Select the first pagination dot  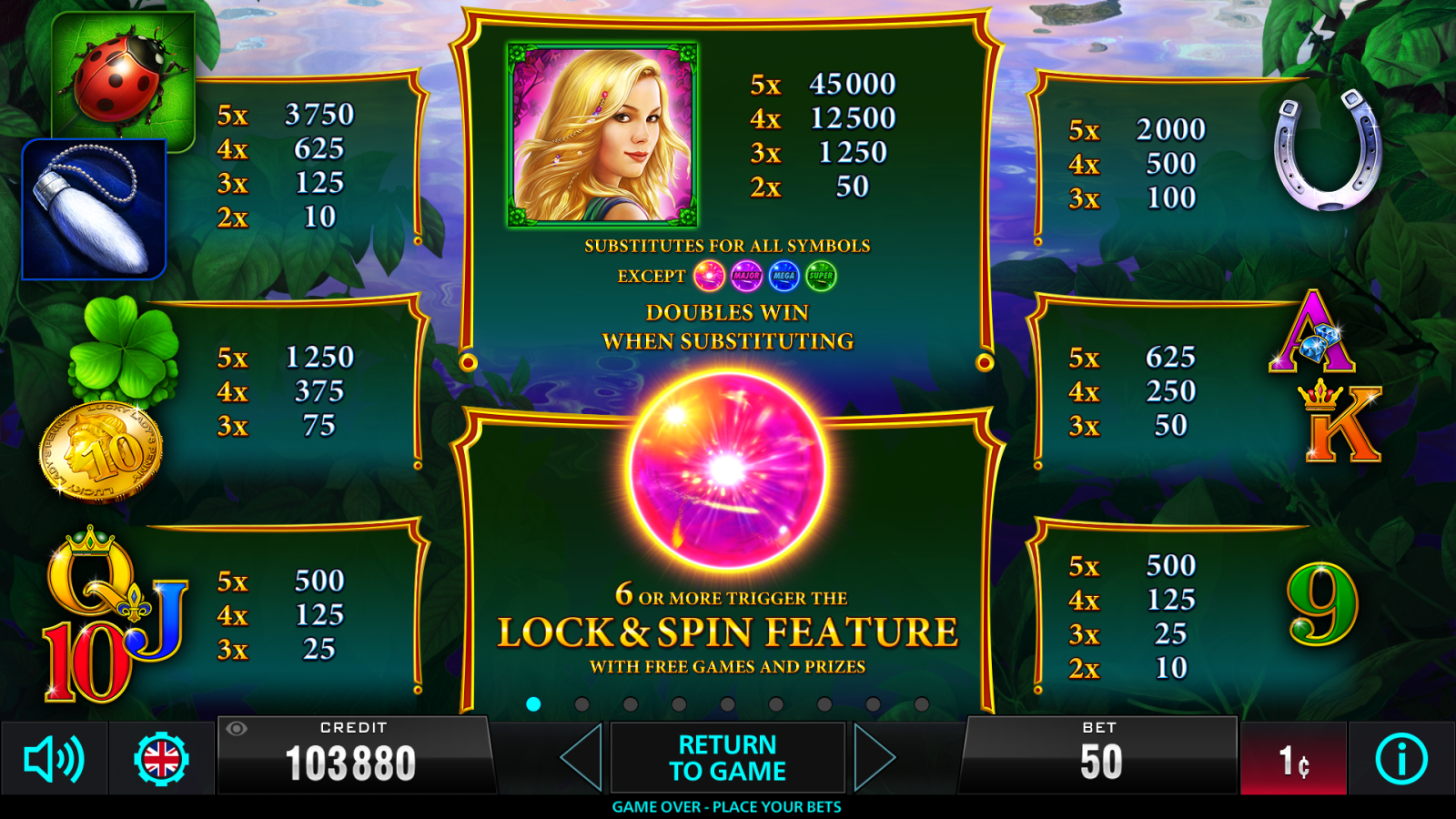tap(532, 702)
